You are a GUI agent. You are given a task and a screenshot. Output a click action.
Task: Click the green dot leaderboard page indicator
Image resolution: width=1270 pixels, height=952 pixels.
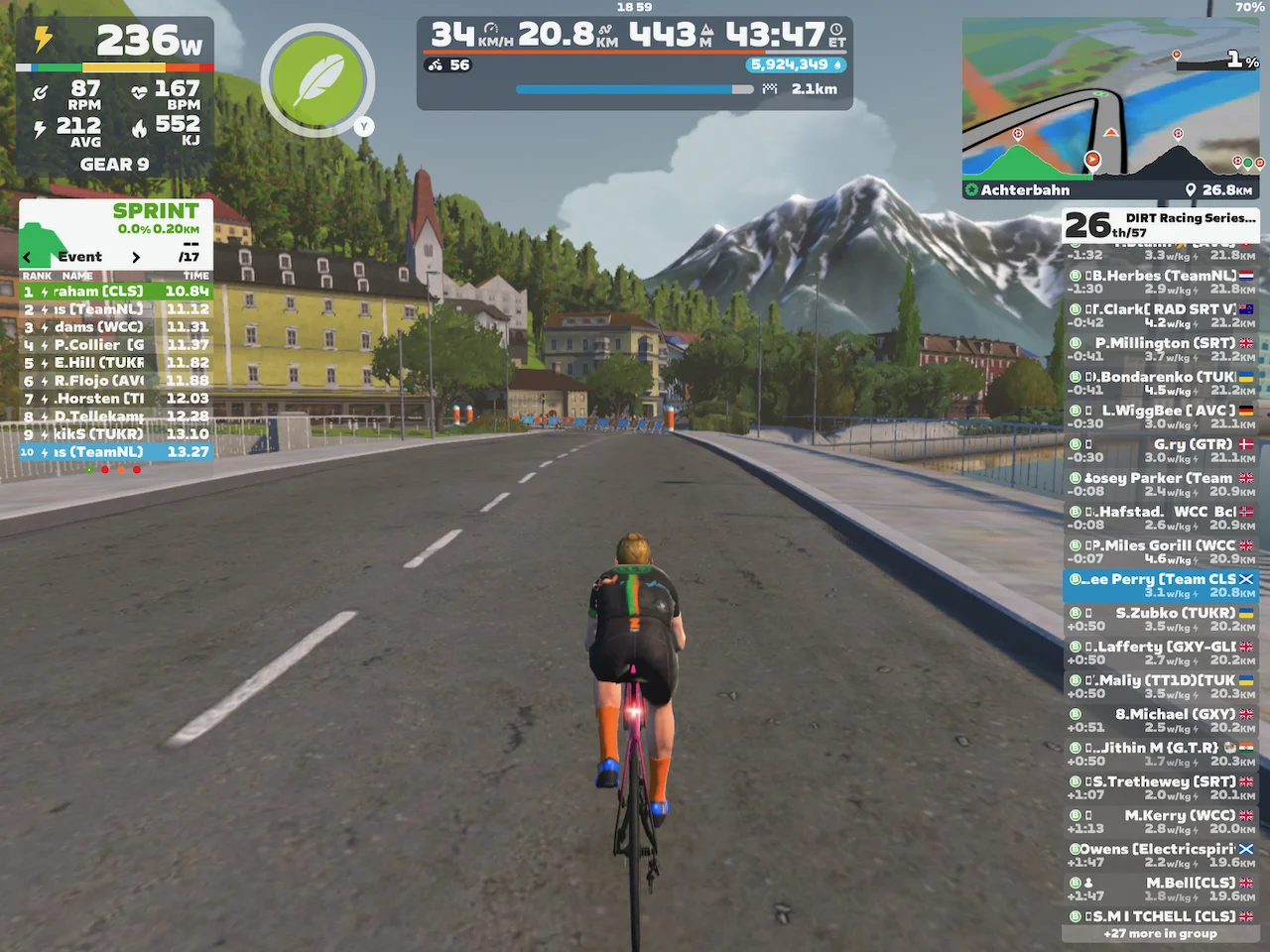click(89, 470)
